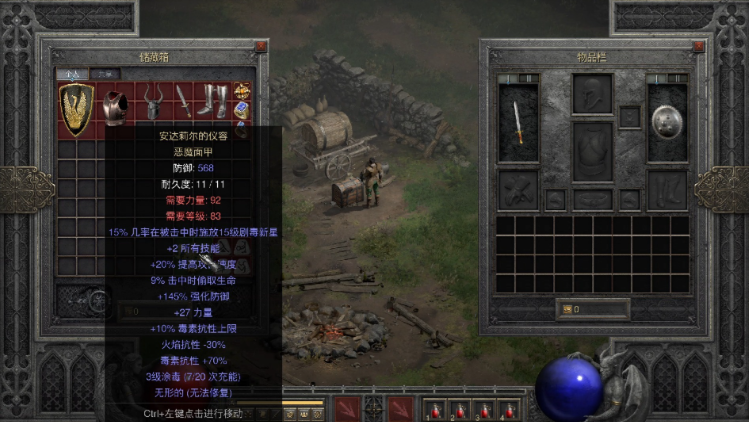Viewport: 749px width, 422px height.
Task: Grab the horned helmet from stash
Action: tap(153, 101)
